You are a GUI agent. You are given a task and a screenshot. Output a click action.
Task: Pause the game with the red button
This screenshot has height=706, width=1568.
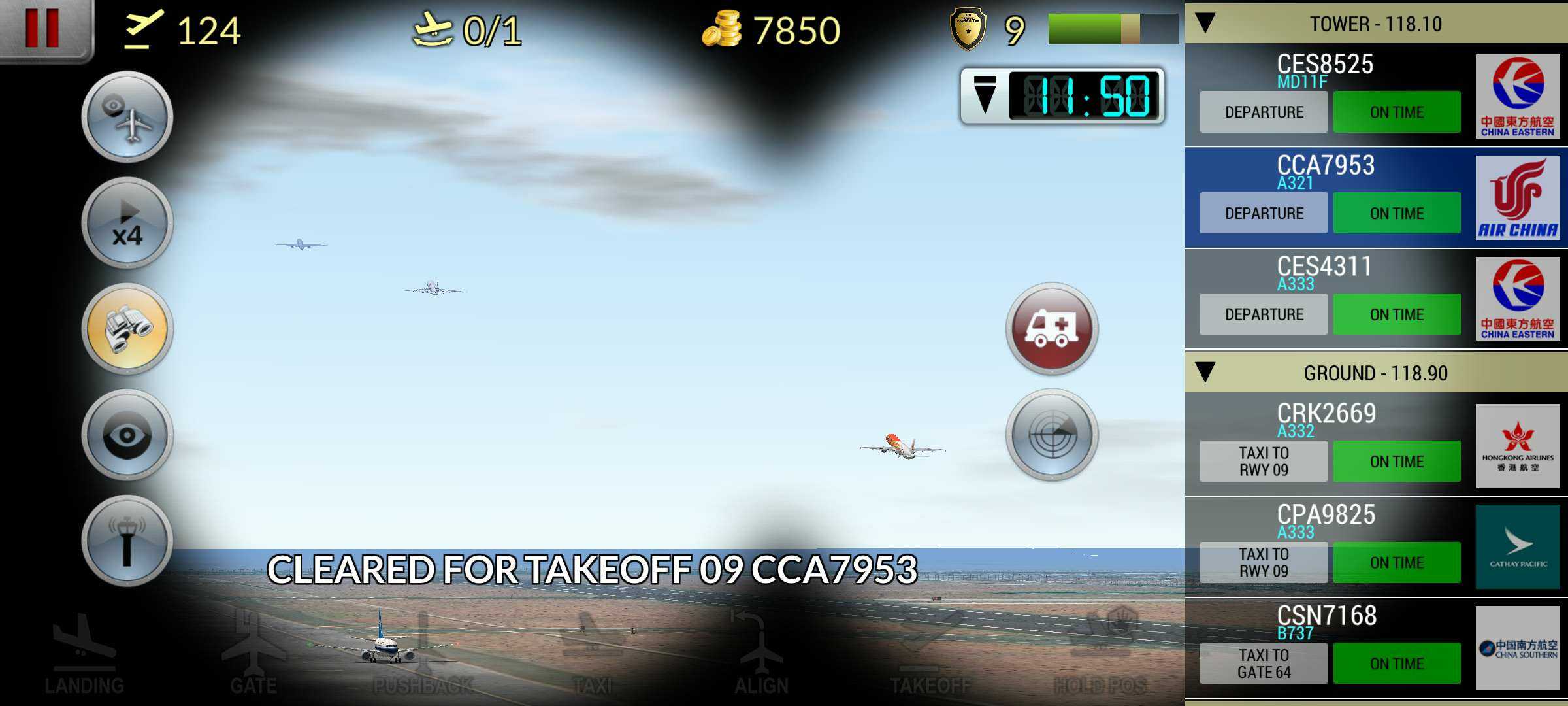coord(42,28)
